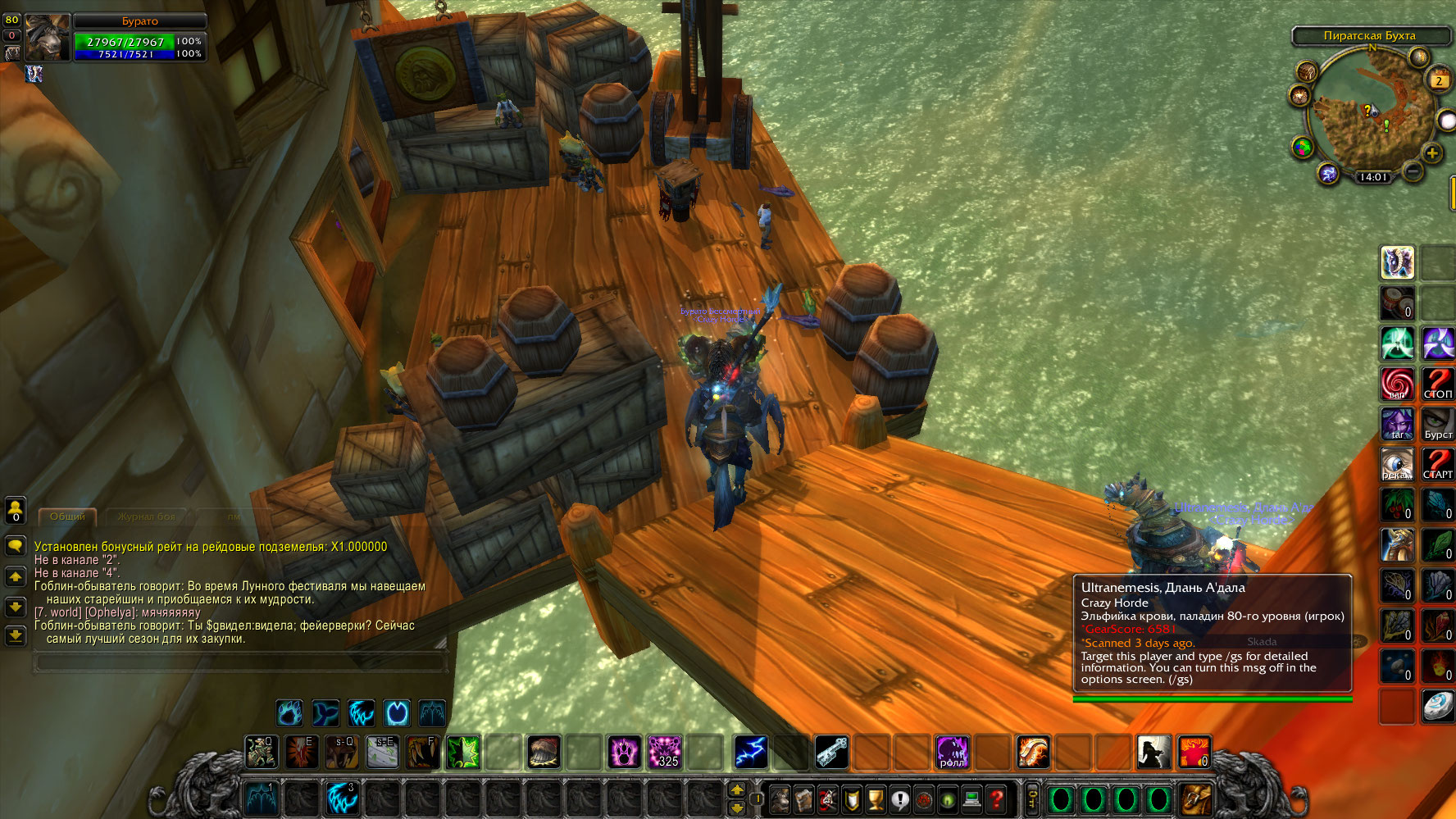Screen dimensions: 1456x819
Task: Open the red question mark help button
Action: click(x=996, y=799)
